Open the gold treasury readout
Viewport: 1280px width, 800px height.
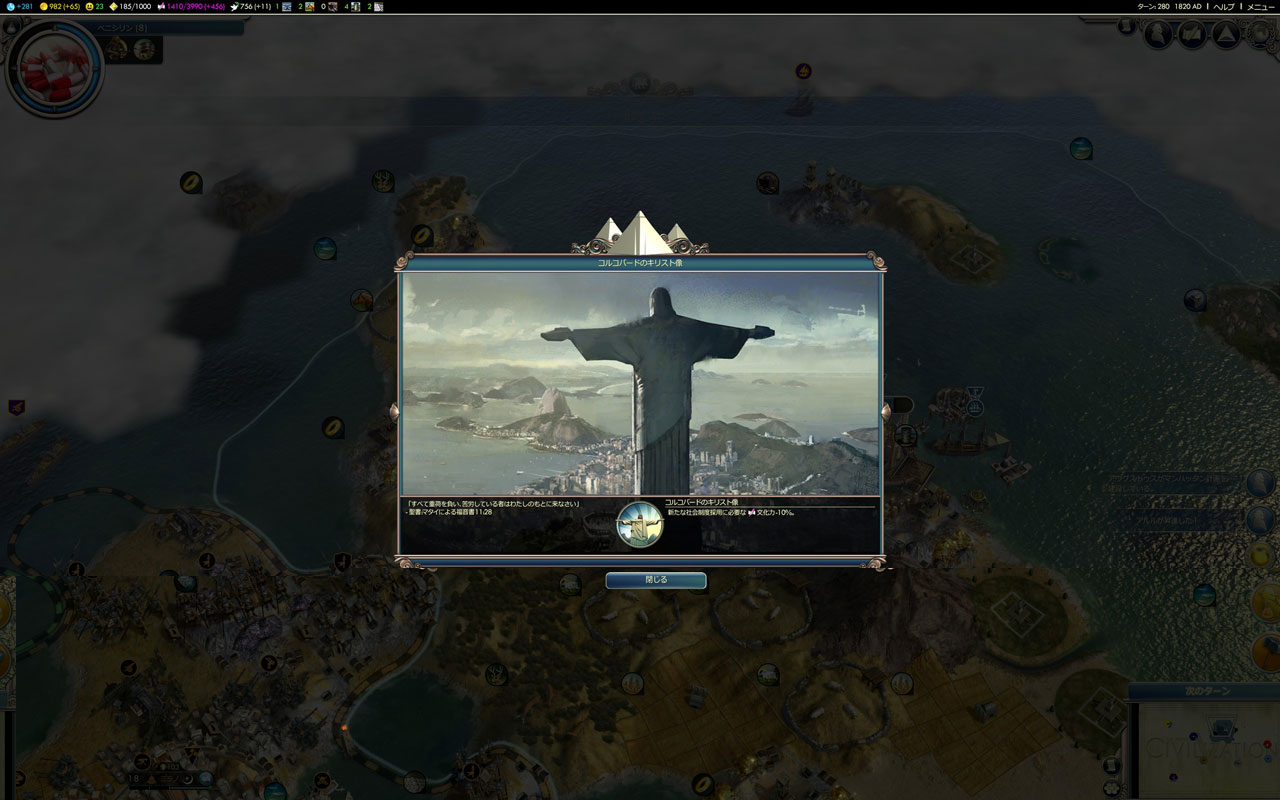tap(60, 6)
